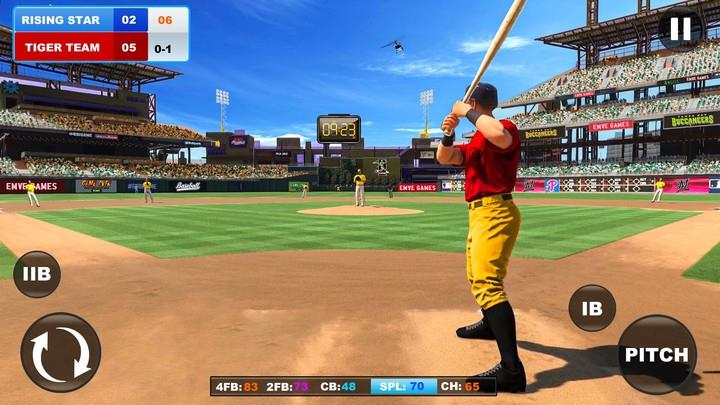This screenshot has width=720, height=405.
Task: Tap the IIB button
Action: pos(37,274)
